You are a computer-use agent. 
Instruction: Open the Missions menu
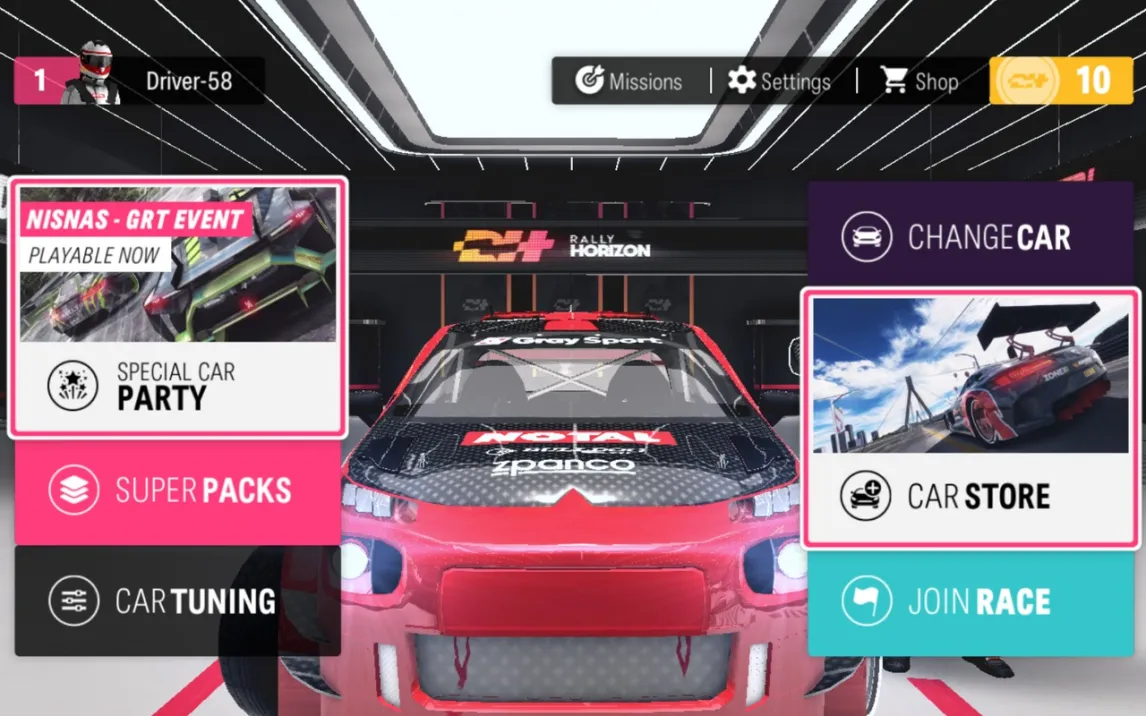tap(629, 81)
